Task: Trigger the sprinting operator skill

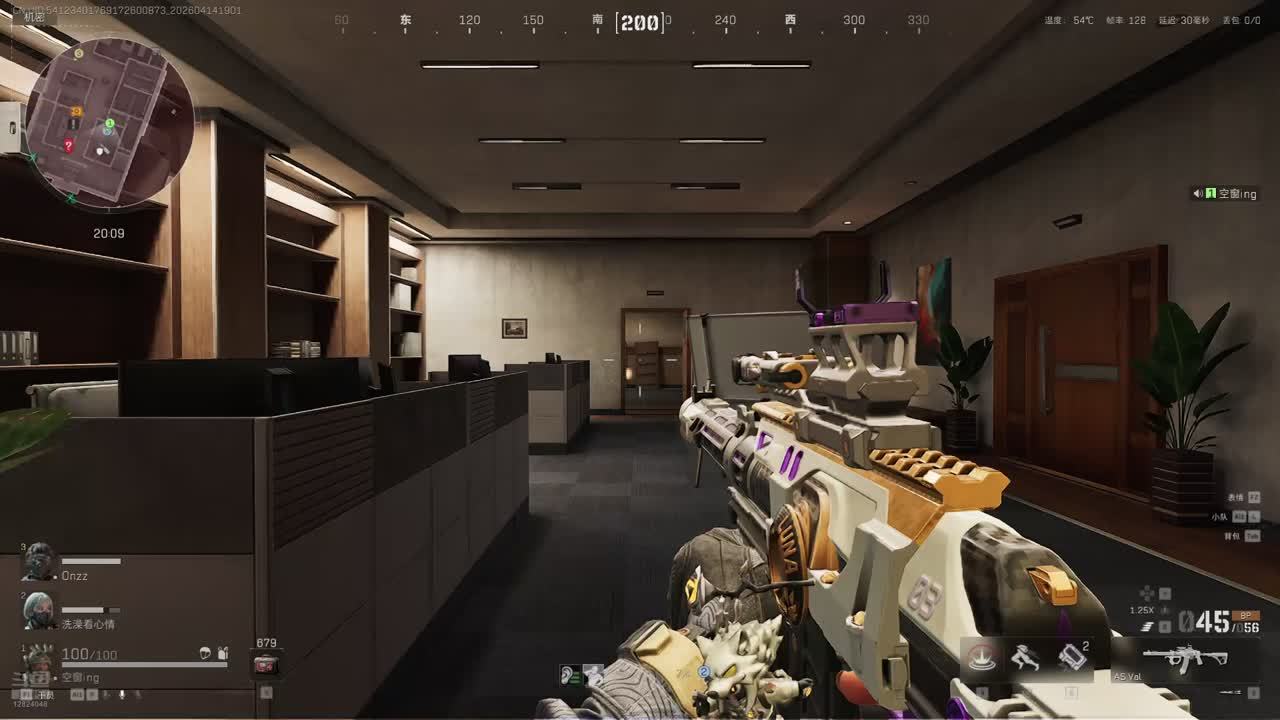Action: tap(1024, 658)
